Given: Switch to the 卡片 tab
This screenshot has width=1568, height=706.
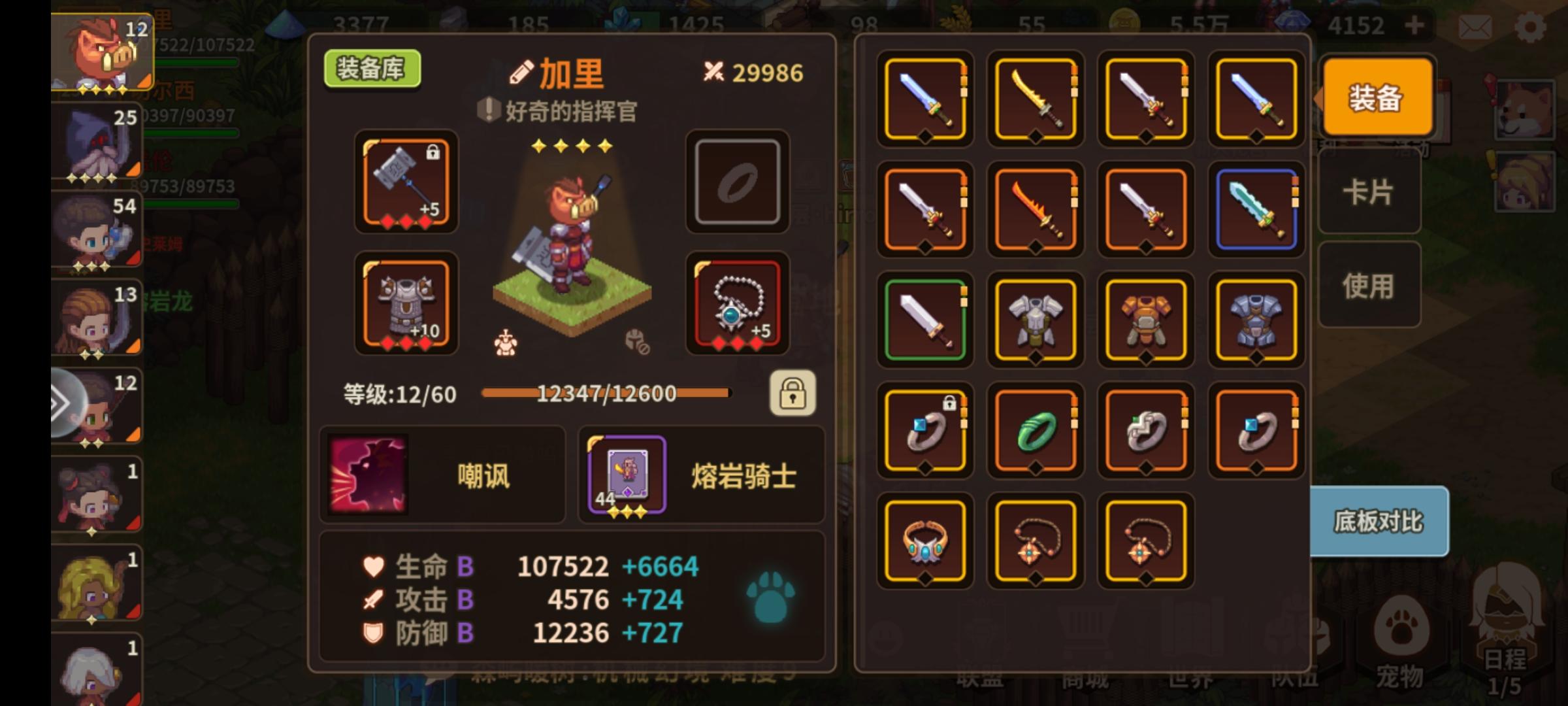Looking at the screenshot, I should (x=1368, y=191).
